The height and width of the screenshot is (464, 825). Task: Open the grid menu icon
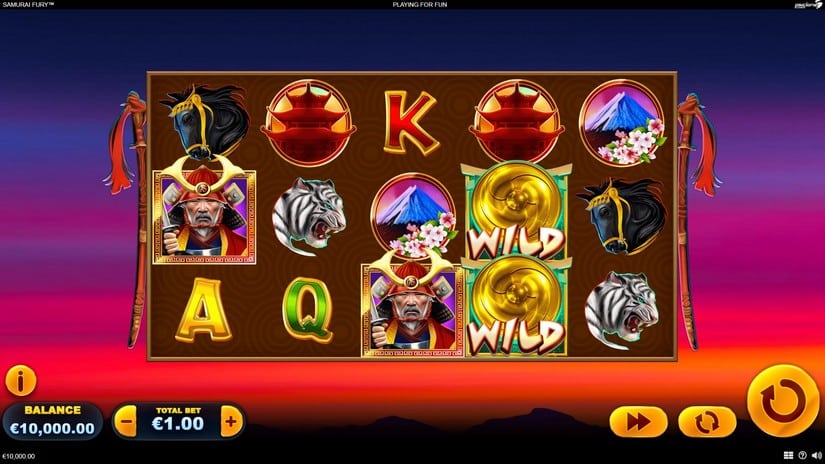(x=788, y=456)
